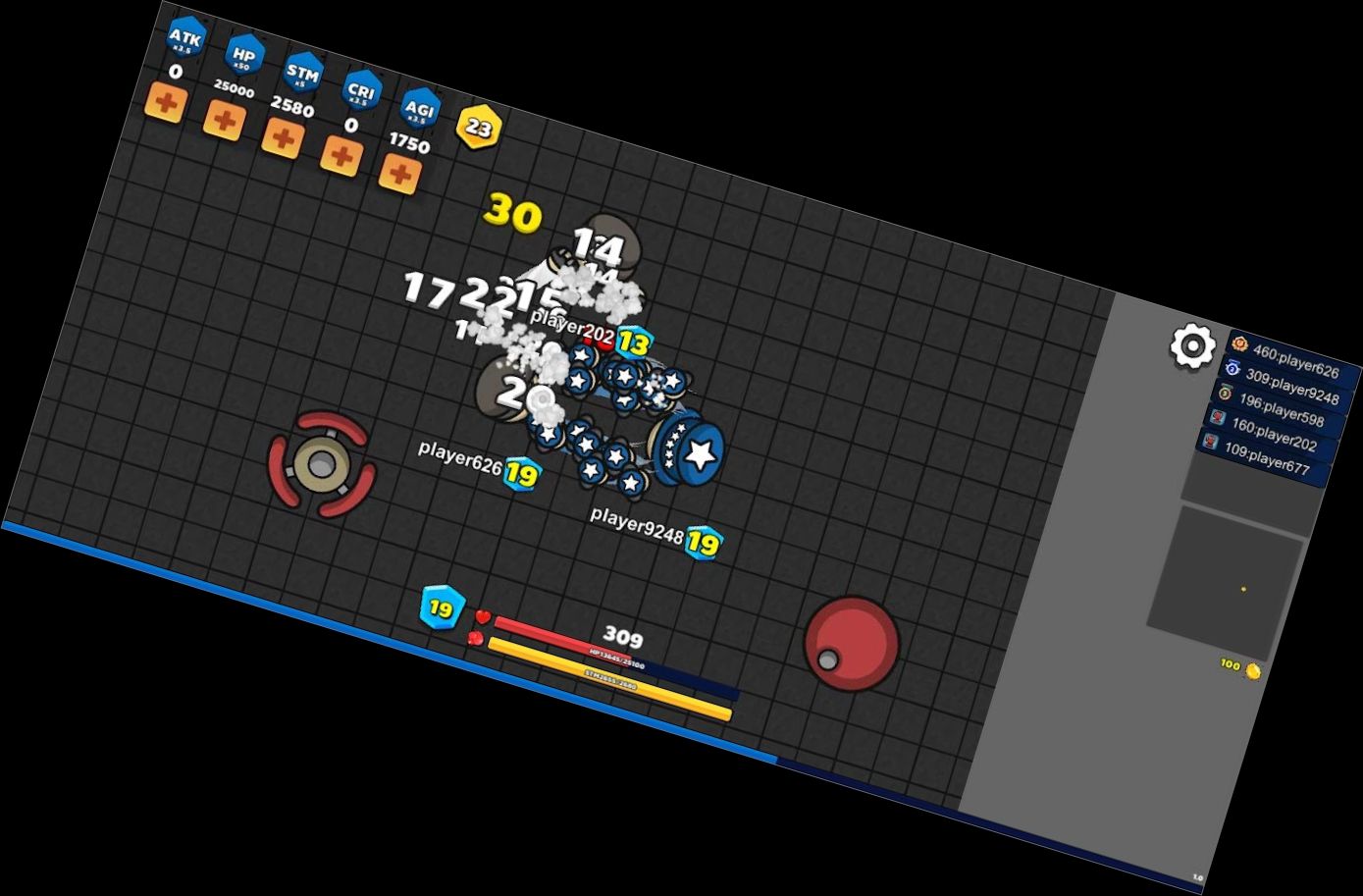Upgrade STM with its plus button
Viewport: 1363px width, 896px height.
(x=284, y=139)
